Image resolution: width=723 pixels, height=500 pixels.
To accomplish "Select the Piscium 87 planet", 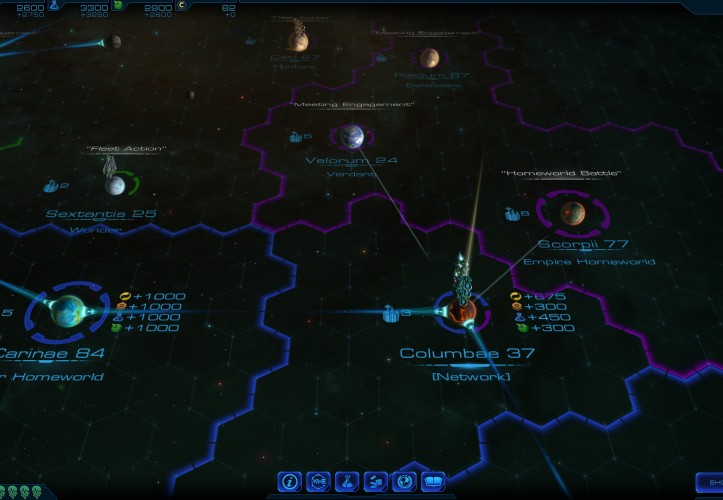I will (429, 58).
